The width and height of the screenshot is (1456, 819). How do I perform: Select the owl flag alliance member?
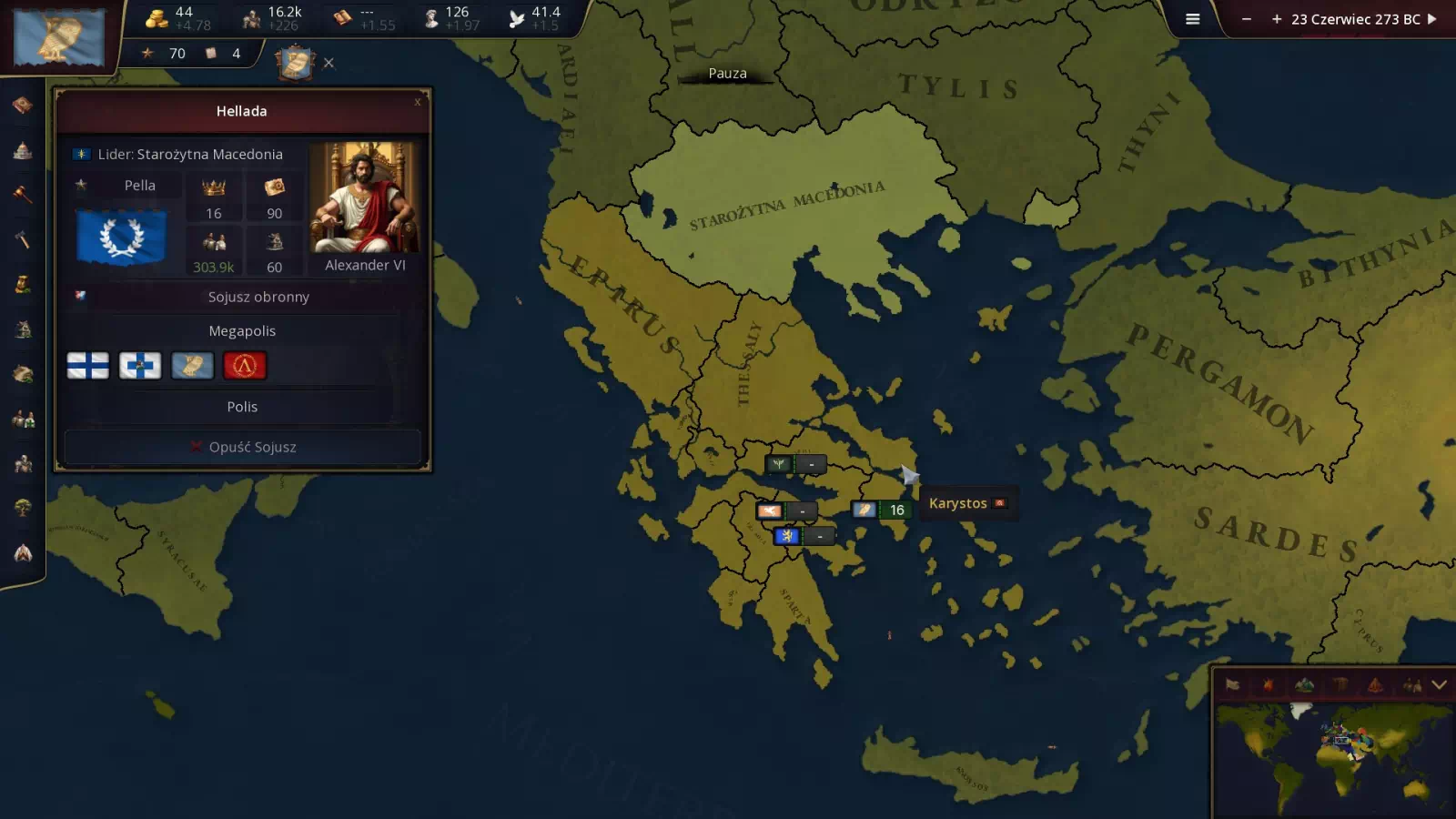[192, 366]
